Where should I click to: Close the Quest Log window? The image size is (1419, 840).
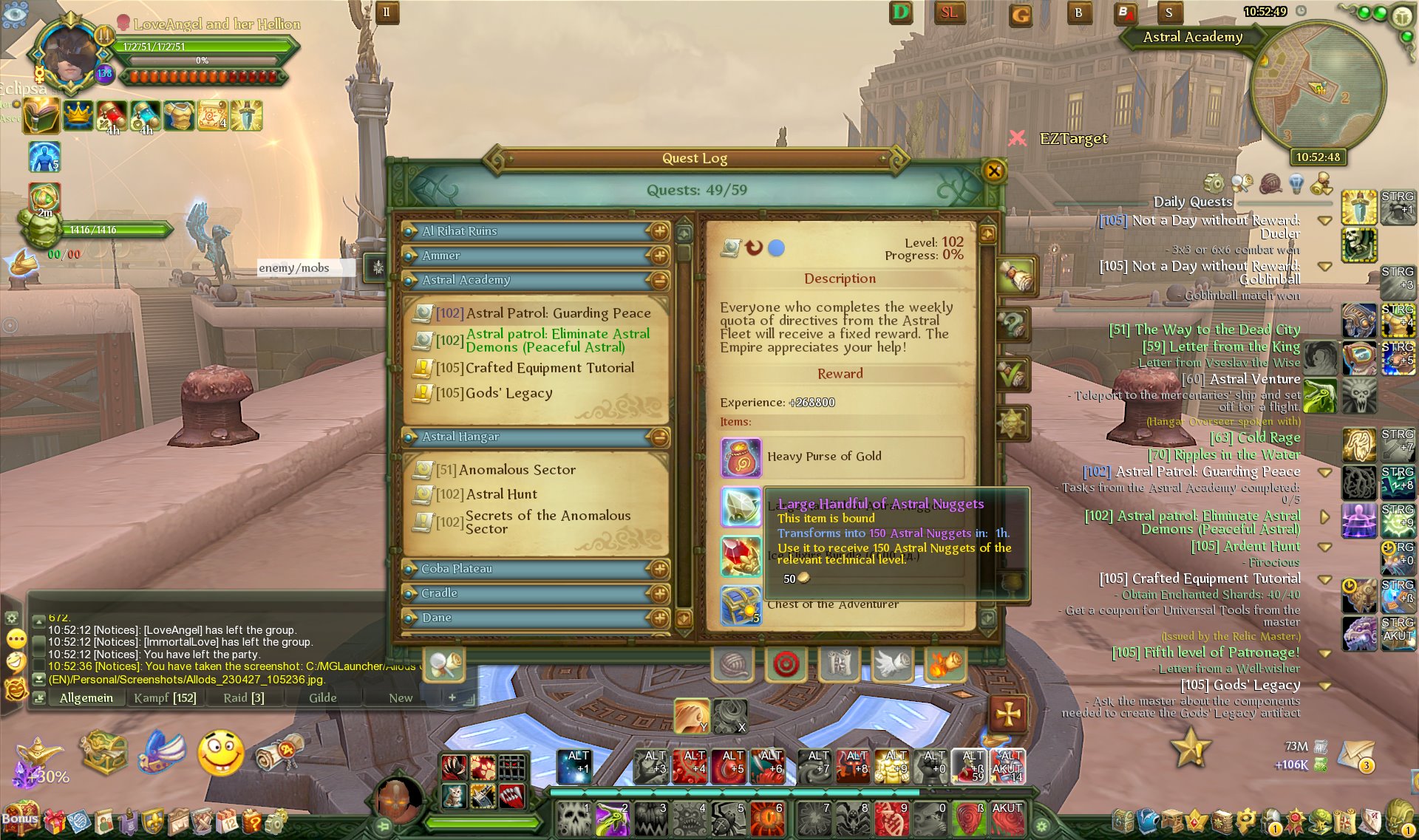coord(993,171)
